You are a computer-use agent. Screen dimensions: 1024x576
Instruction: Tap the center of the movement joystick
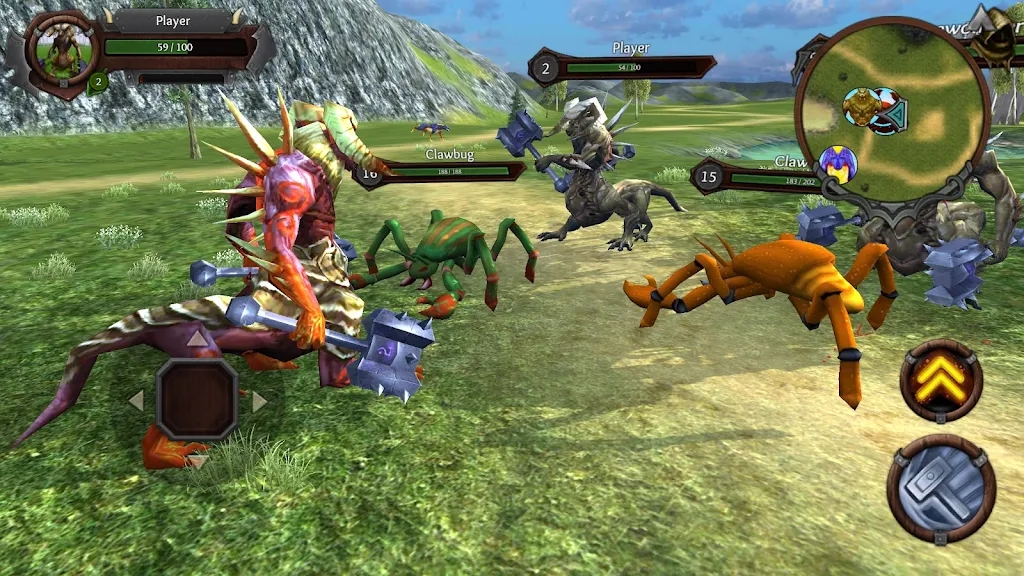[197, 400]
